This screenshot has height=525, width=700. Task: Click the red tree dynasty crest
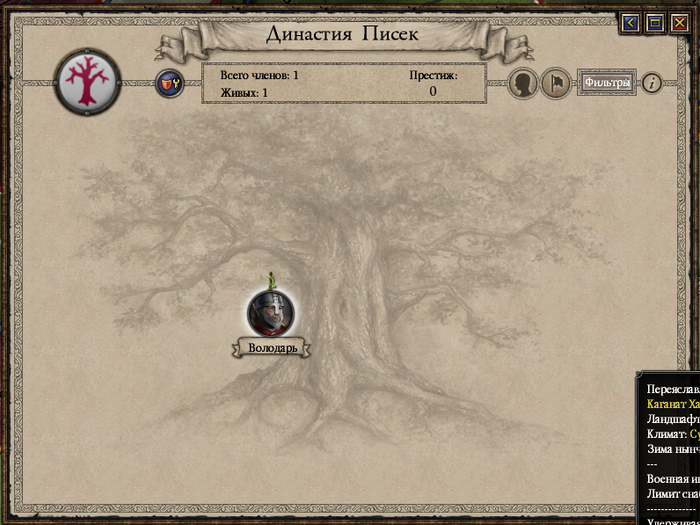click(x=88, y=80)
